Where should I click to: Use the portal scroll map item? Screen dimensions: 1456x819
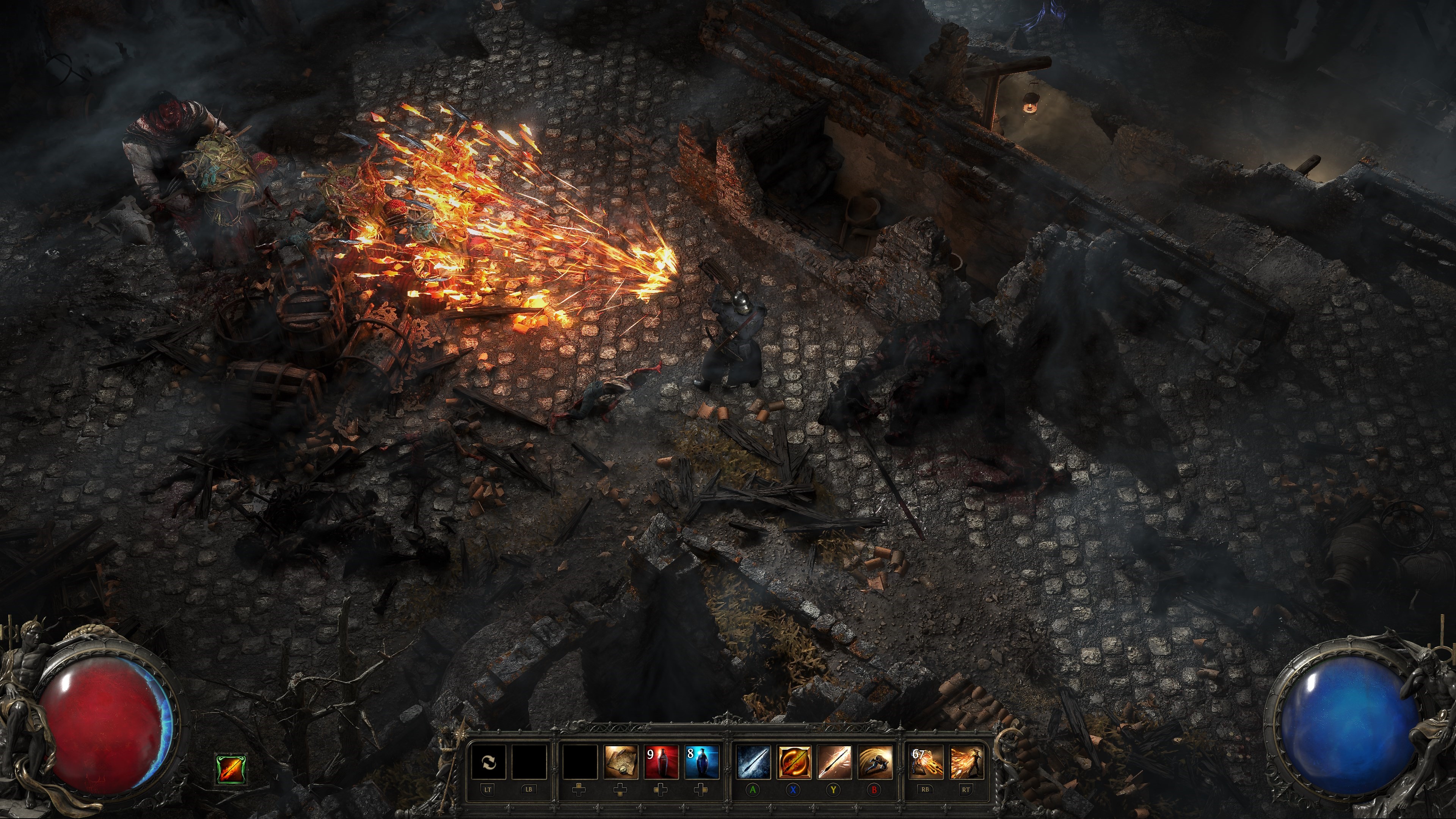621,763
